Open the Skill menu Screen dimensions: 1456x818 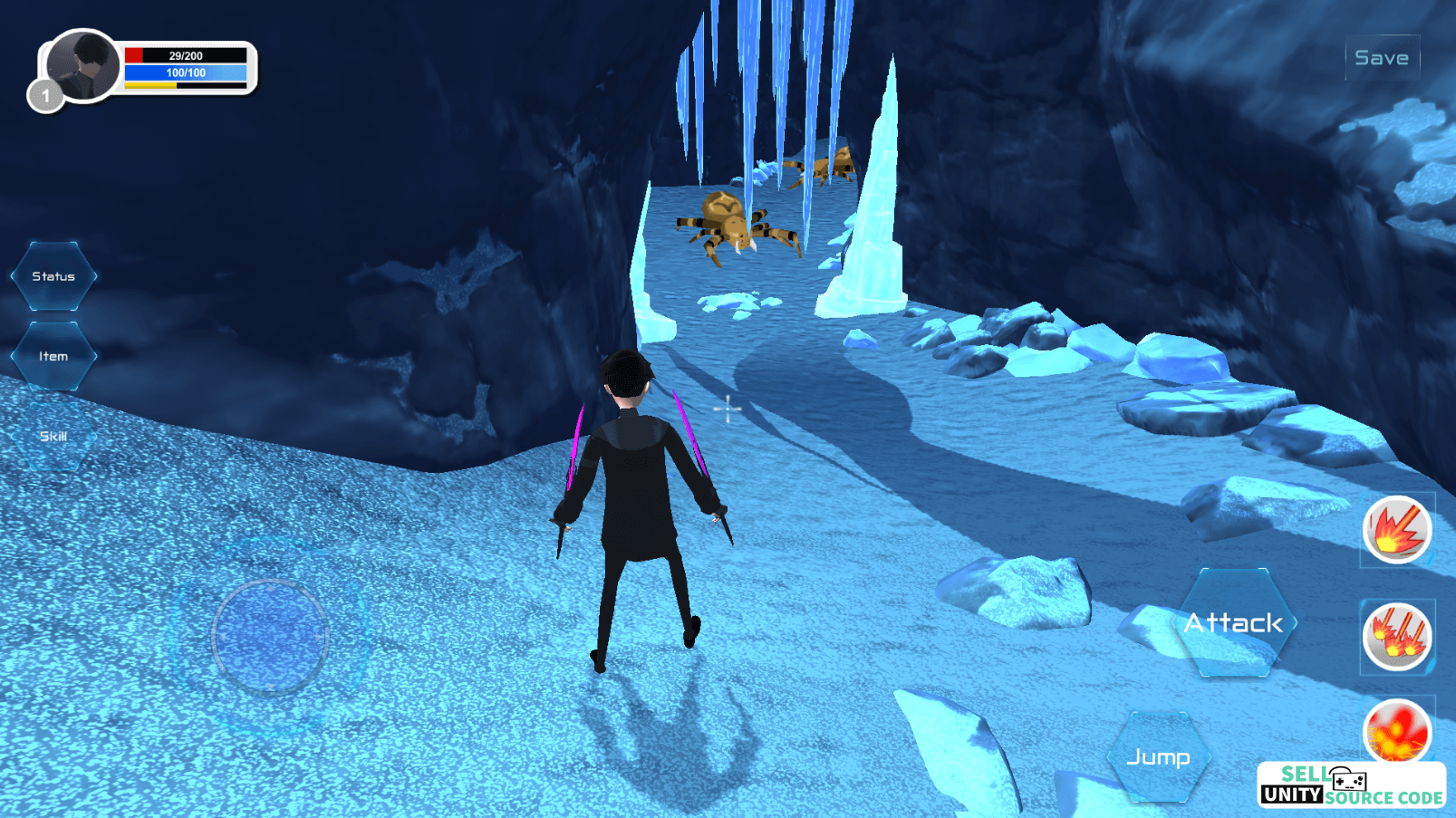[x=53, y=437]
